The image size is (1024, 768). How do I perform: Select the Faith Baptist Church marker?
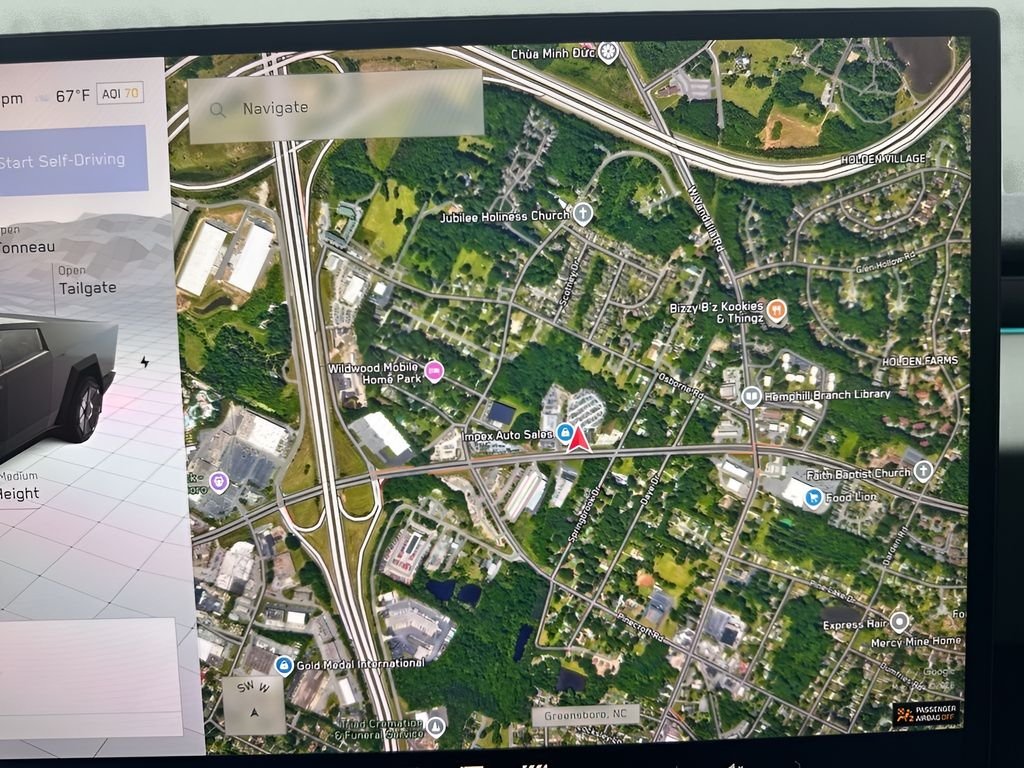(924, 470)
